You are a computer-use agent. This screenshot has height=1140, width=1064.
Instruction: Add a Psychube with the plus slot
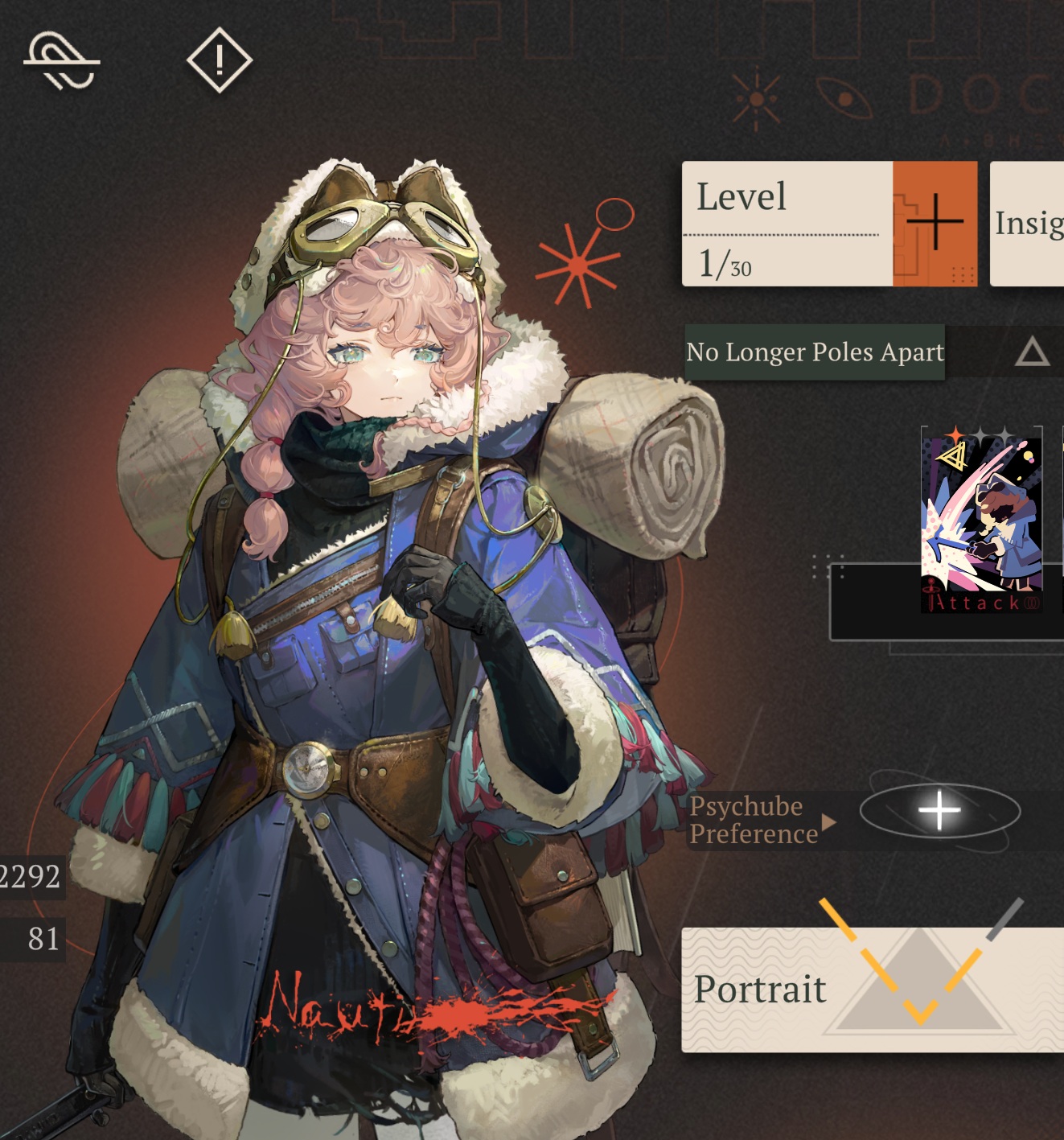tap(939, 811)
